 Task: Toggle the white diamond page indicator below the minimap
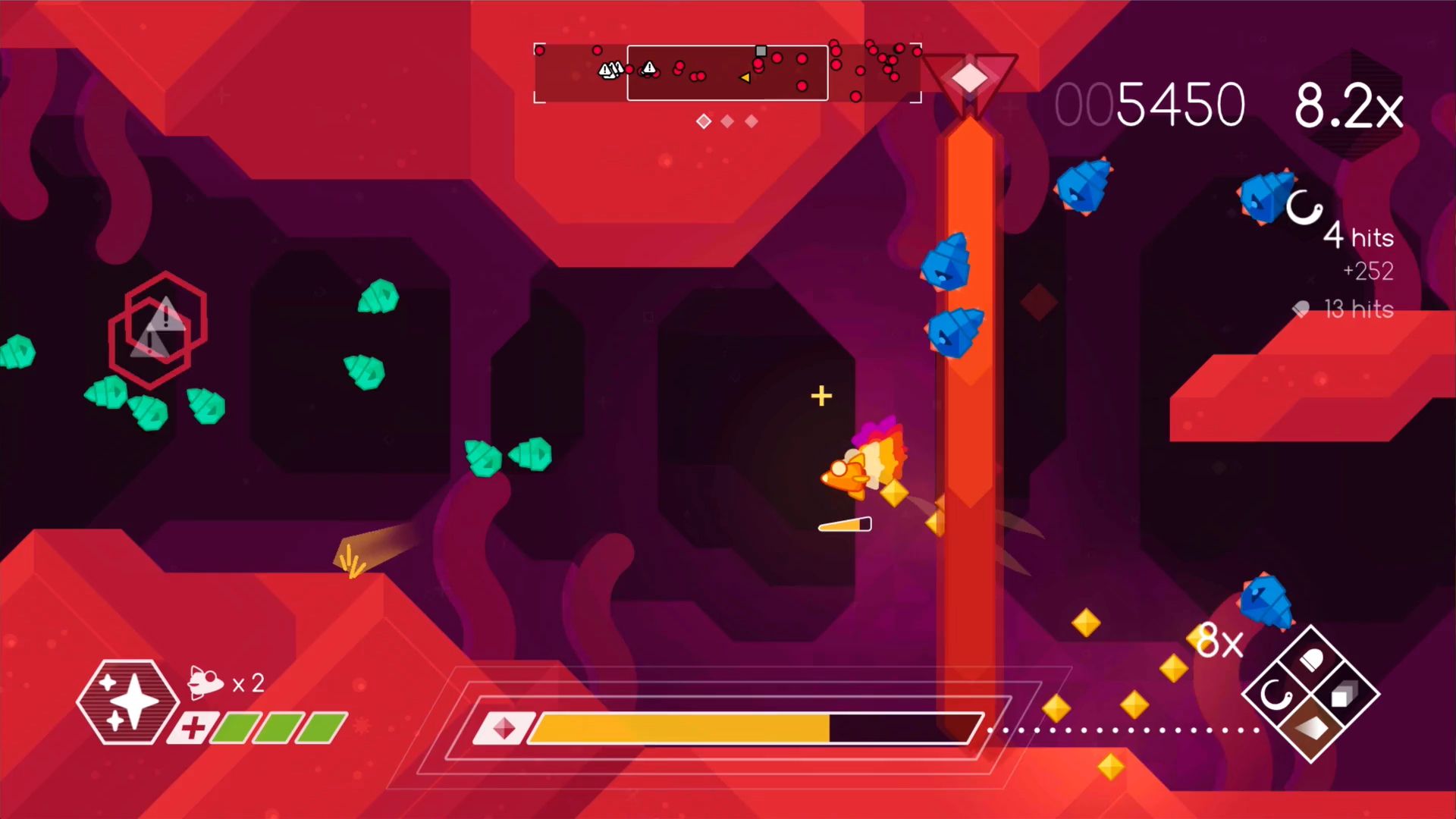click(702, 121)
